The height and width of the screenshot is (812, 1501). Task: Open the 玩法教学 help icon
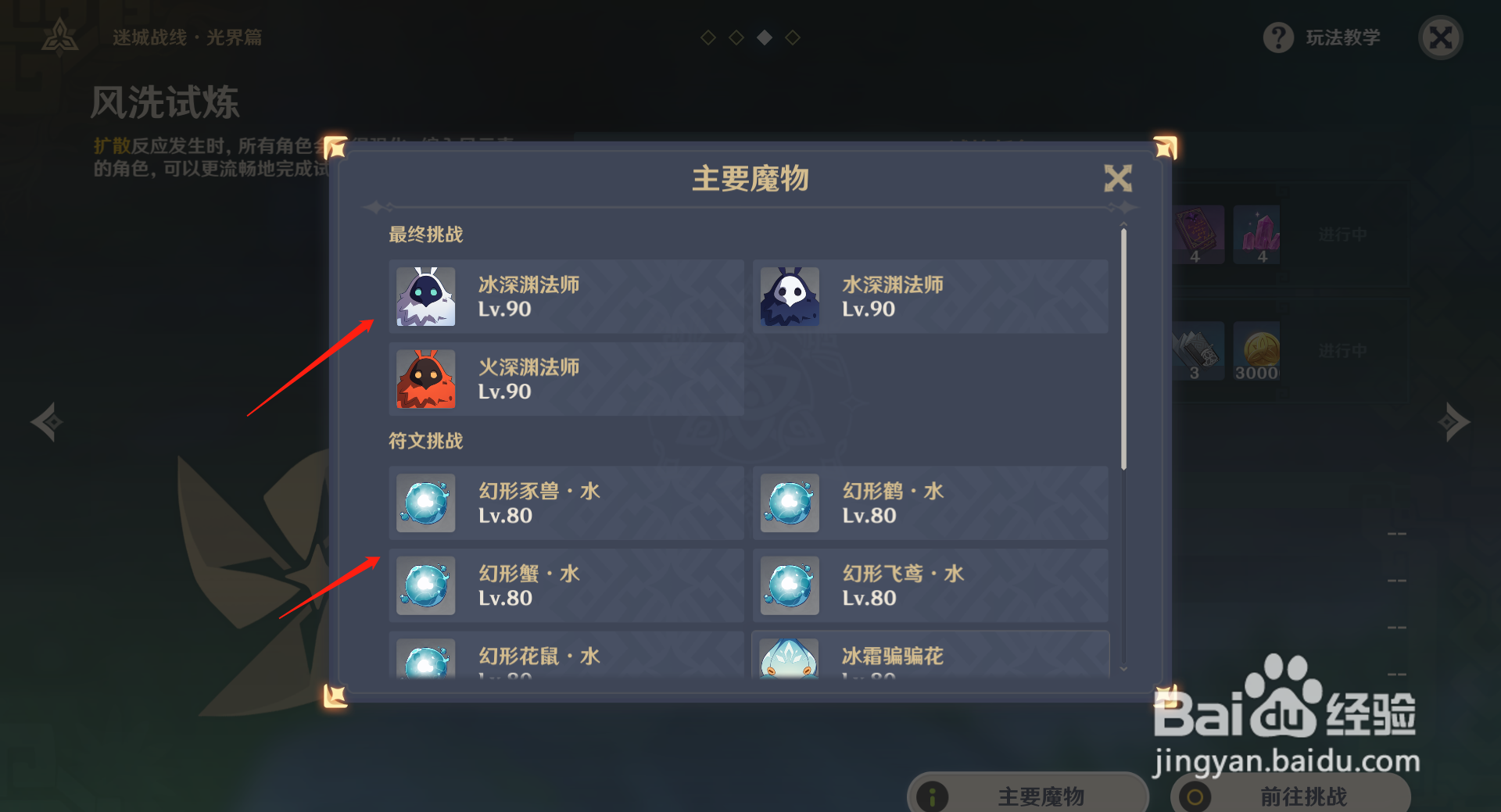click(1277, 37)
